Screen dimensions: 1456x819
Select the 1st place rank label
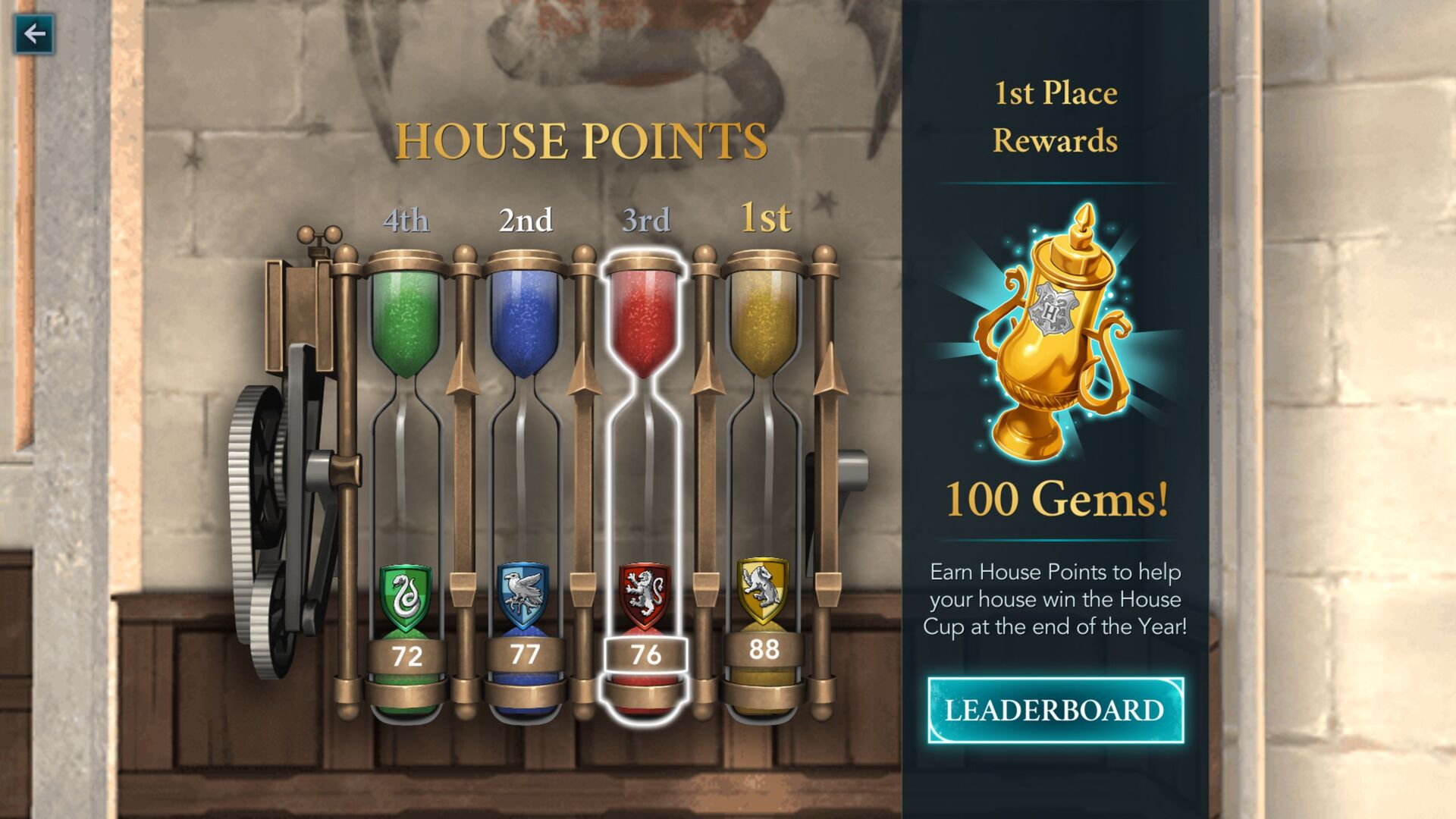pos(766,220)
